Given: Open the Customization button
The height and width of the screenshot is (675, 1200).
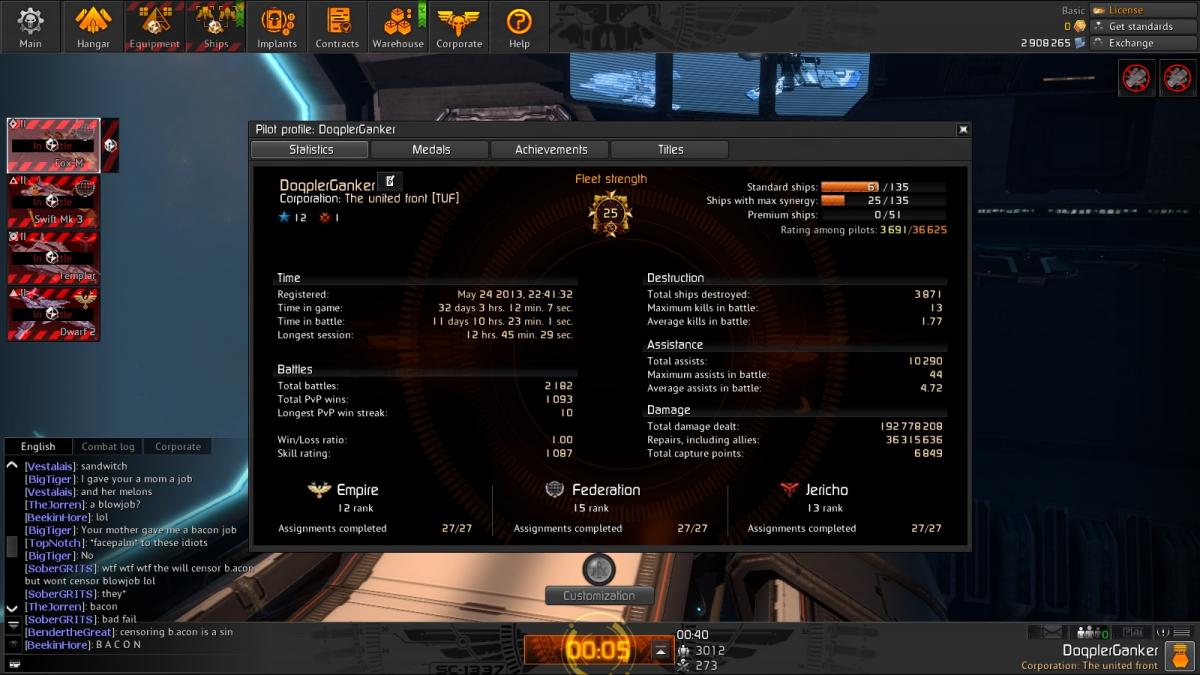Looking at the screenshot, I should 598,595.
